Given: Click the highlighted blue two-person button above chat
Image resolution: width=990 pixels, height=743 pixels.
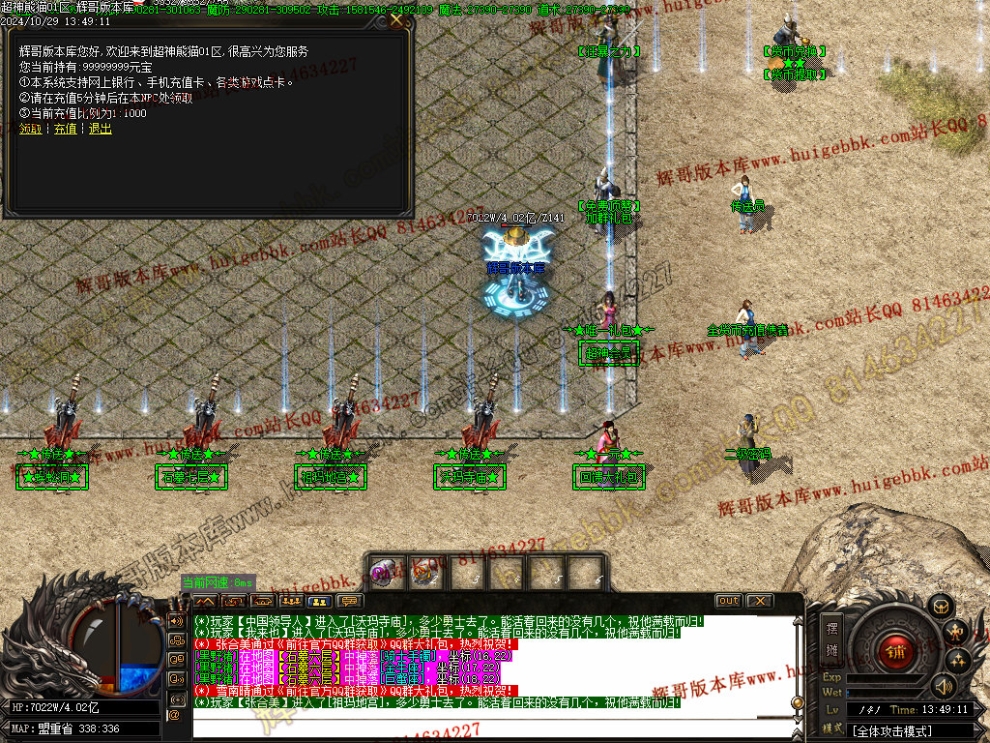Looking at the screenshot, I should pyautogui.click(x=320, y=601).
